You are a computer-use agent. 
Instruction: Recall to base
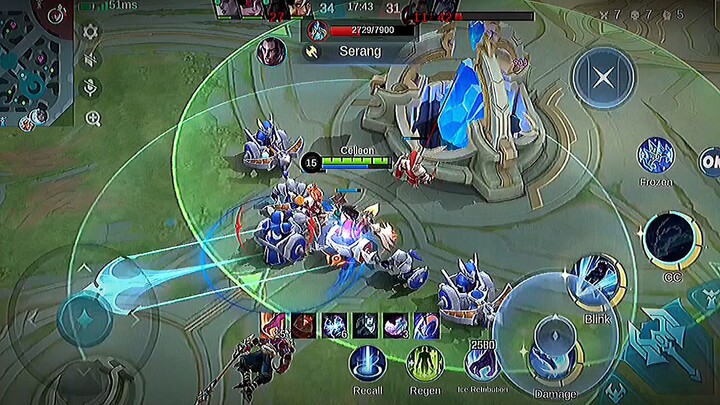pos(367,362)
